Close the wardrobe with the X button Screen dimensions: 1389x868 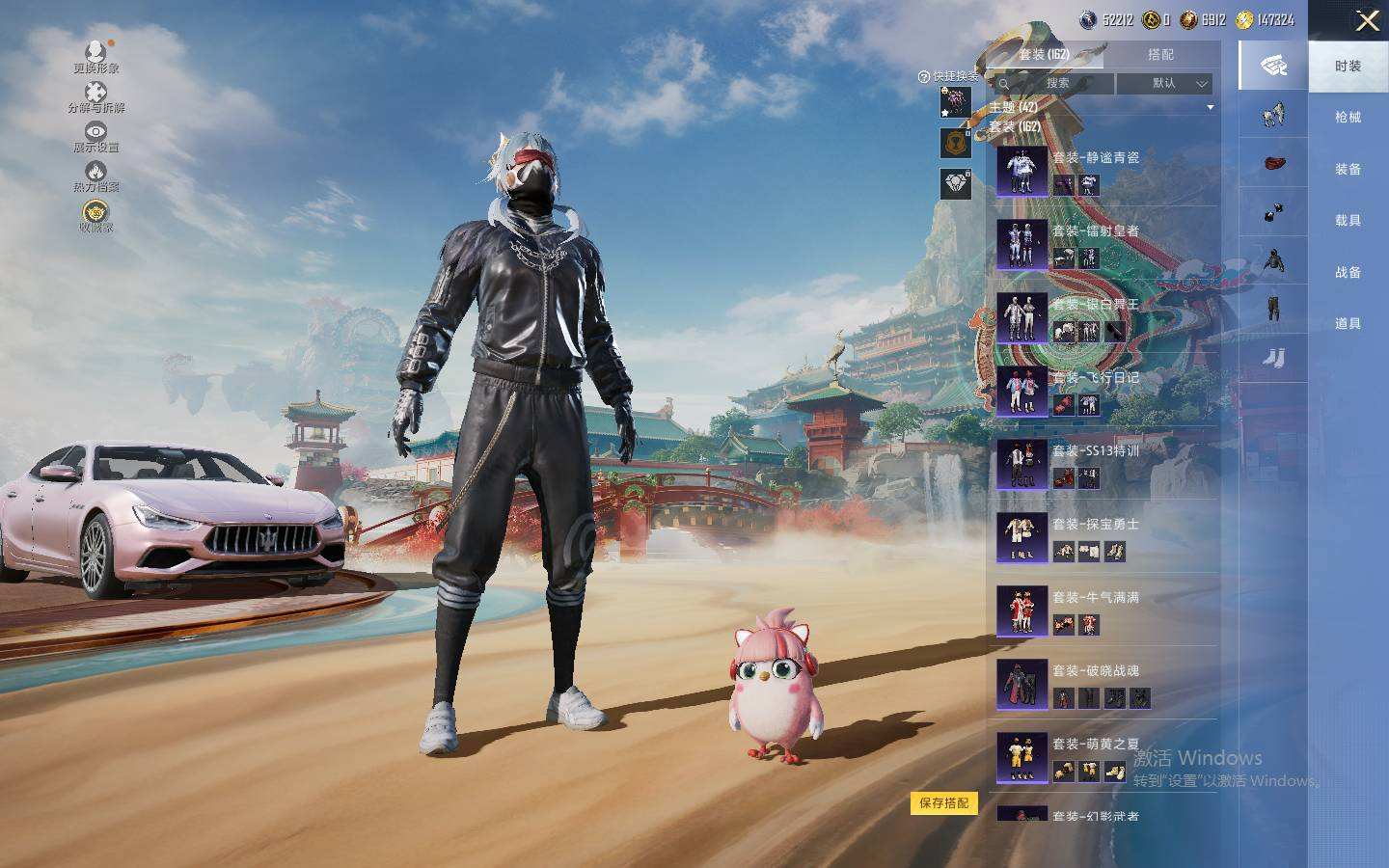[1367, 20]
